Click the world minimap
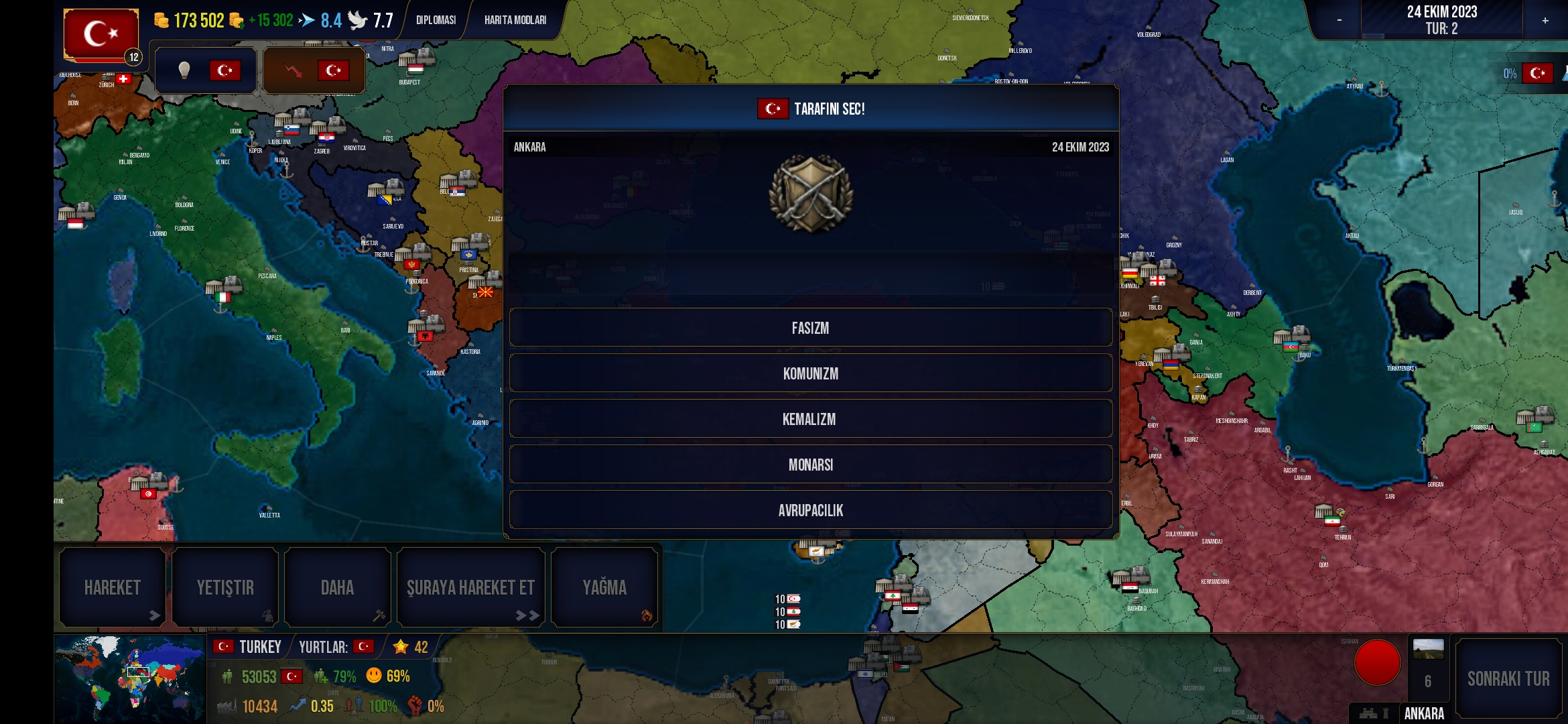This screenshot has width=1568, height=724. [x=130, y=677]
